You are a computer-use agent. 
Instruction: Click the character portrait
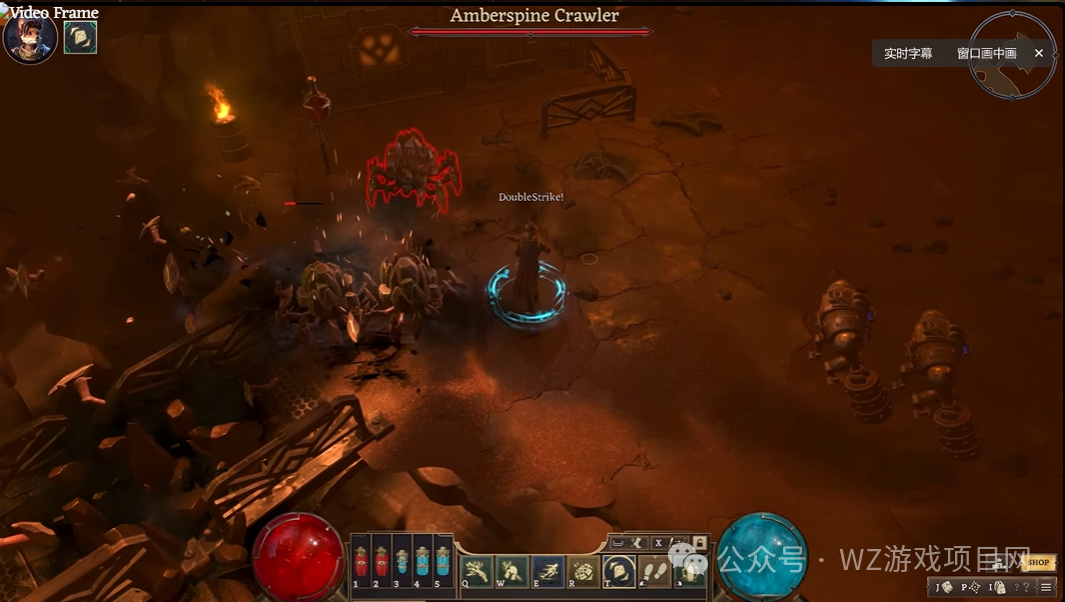[x=29, y=39]
